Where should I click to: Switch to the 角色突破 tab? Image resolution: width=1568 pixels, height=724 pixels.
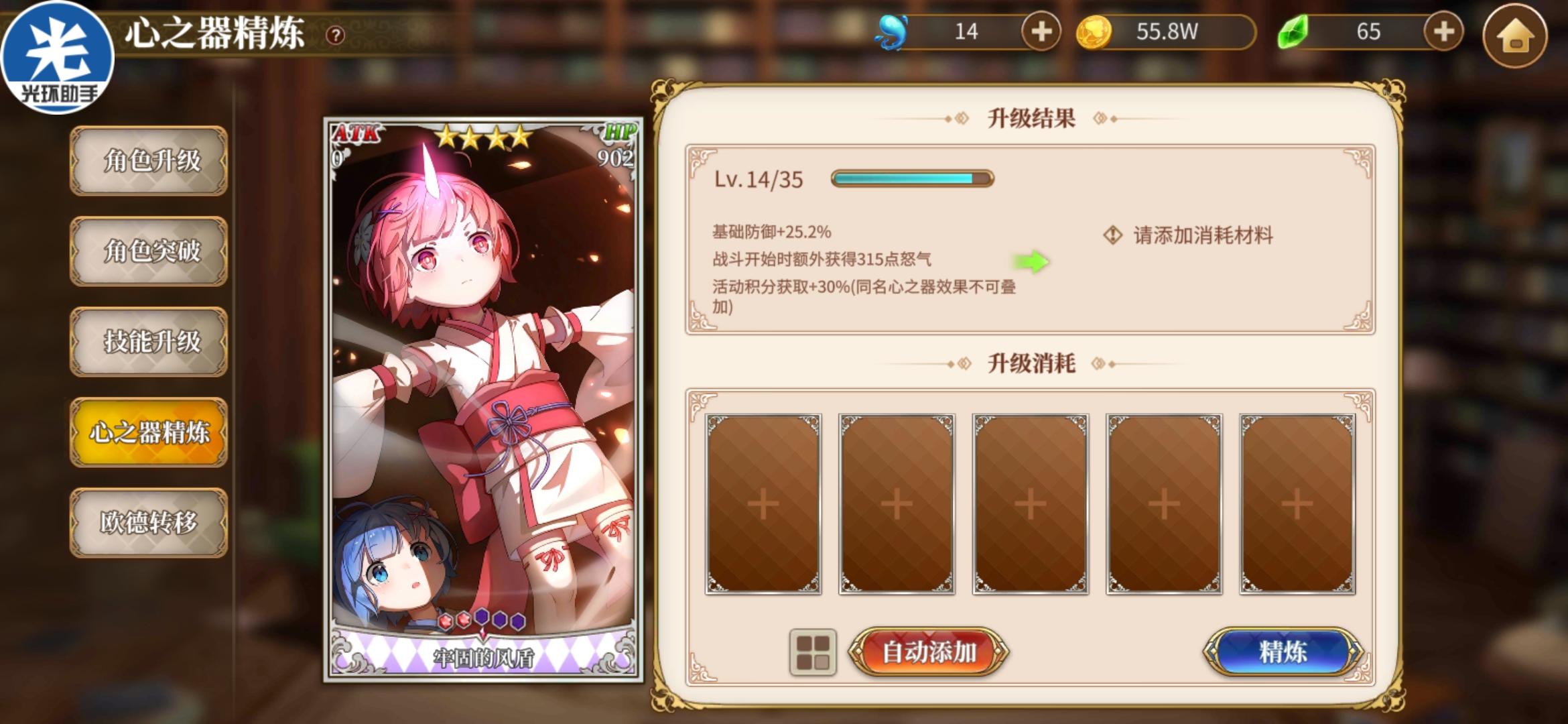[x=149, y=253]
